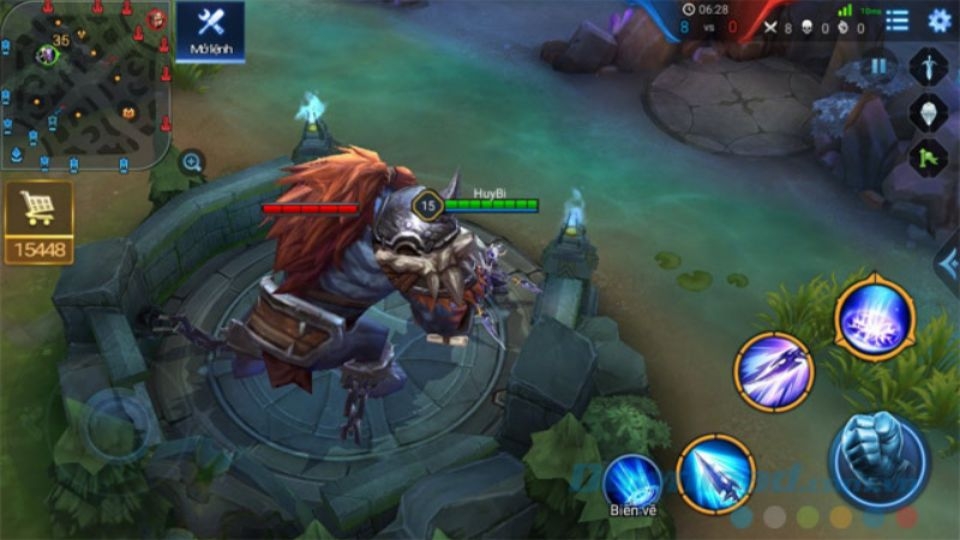Tap the minimap magnifier zoom button
960x540 pixels.
191,161
